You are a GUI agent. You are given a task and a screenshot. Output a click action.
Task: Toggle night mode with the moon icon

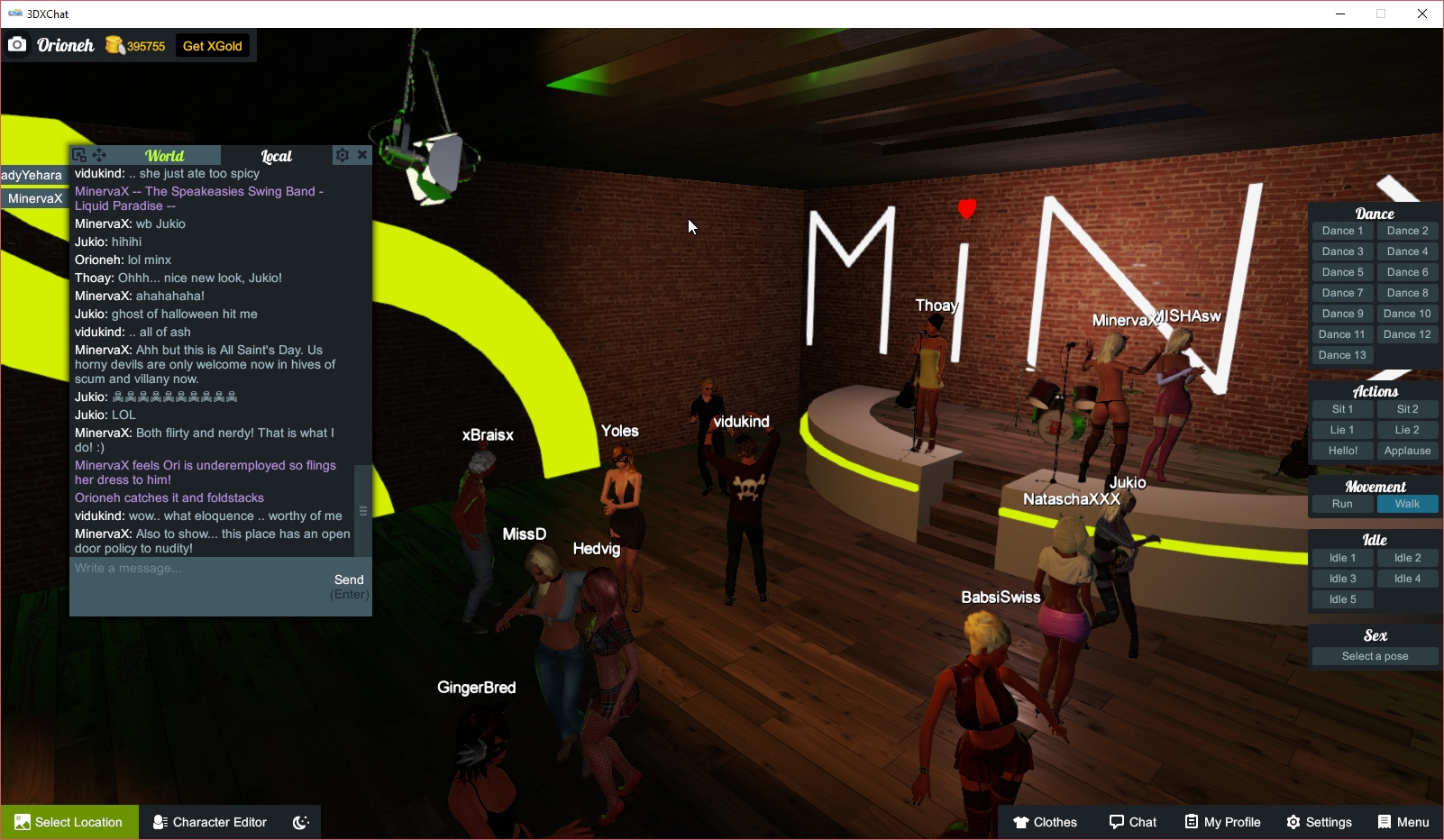[x=300, y=821]
